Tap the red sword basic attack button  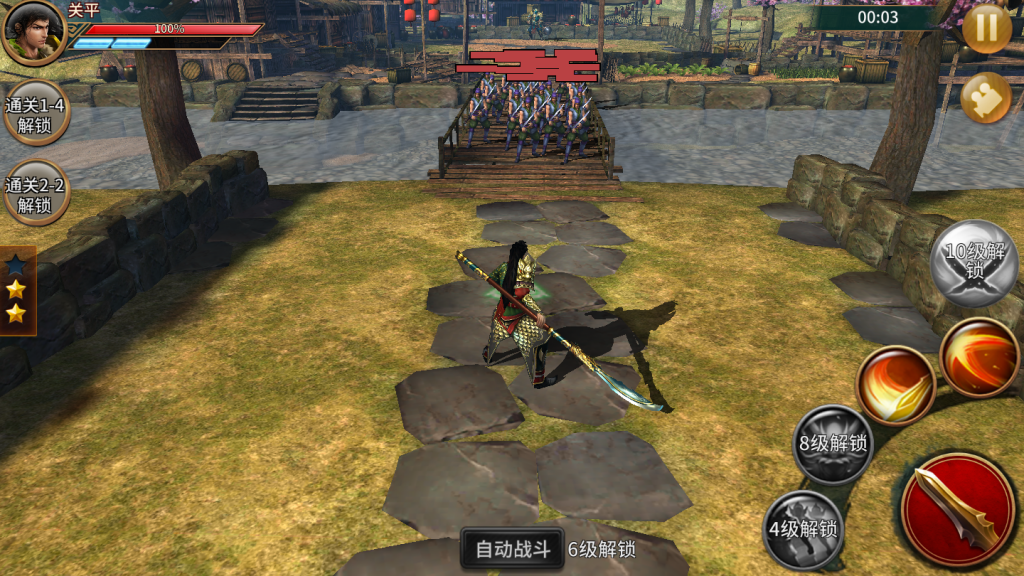[957, 510]
